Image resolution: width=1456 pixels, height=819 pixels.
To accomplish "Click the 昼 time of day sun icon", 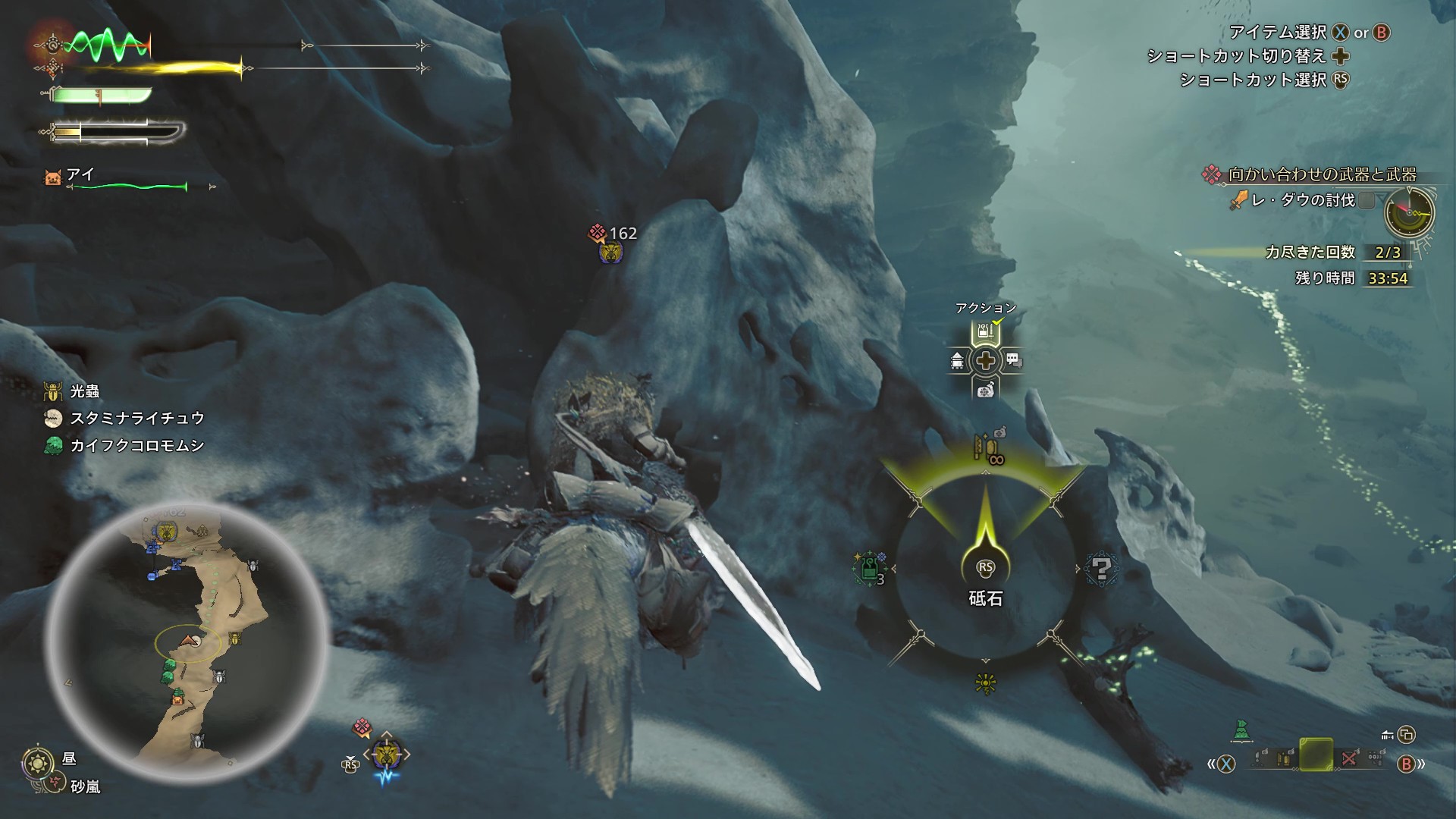I will tap(38, 761).
